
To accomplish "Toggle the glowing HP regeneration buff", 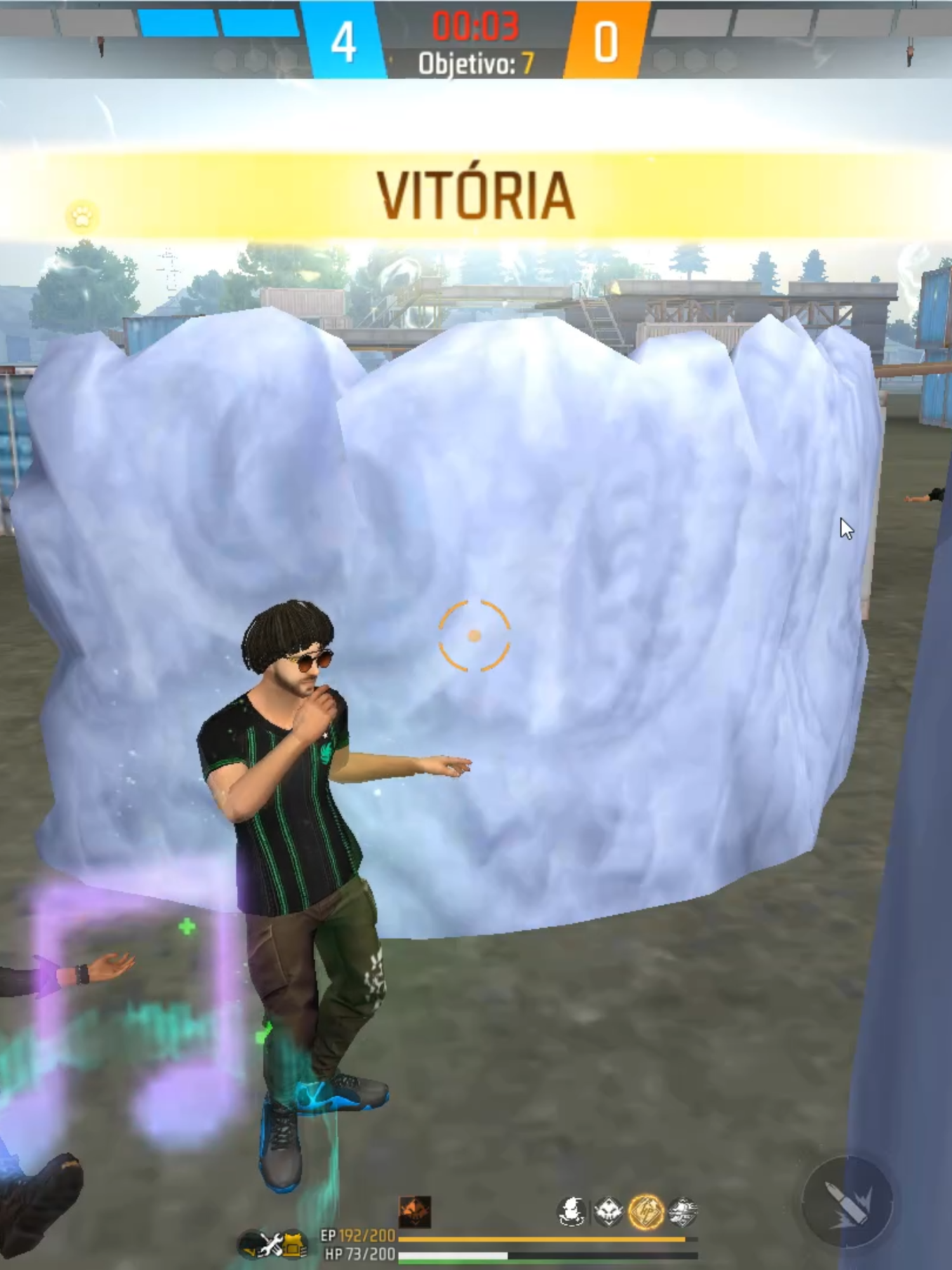I will [x=646, y=1208].
